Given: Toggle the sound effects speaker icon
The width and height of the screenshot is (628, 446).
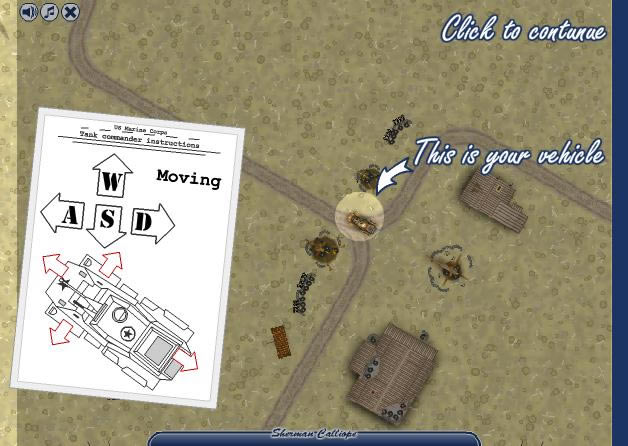Looking at the screenshot, I should click(x=28, y=12).
